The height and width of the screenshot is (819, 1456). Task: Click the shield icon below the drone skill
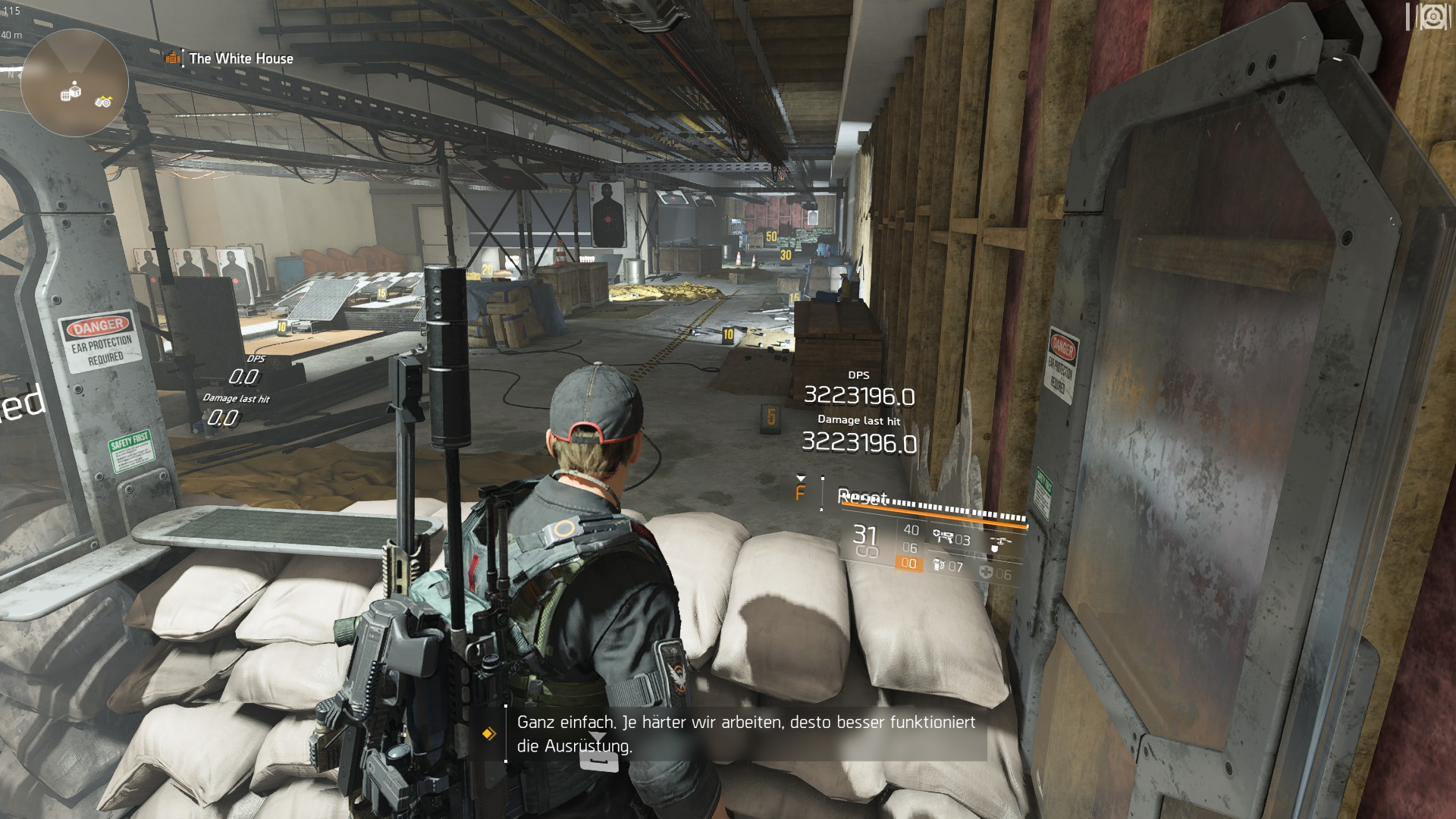click(994, 551)
